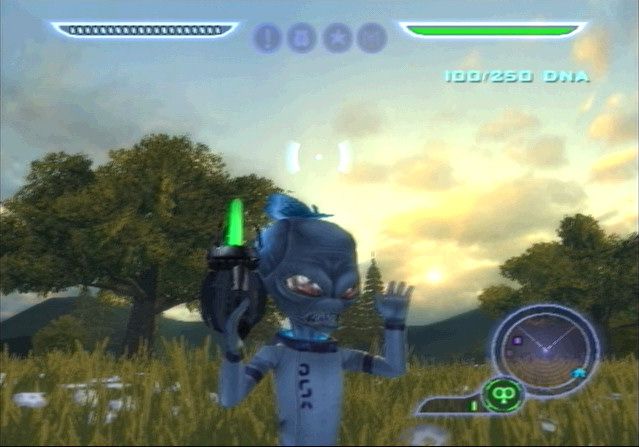Click the blue saucer marker on radar

[x=579, y=373]
